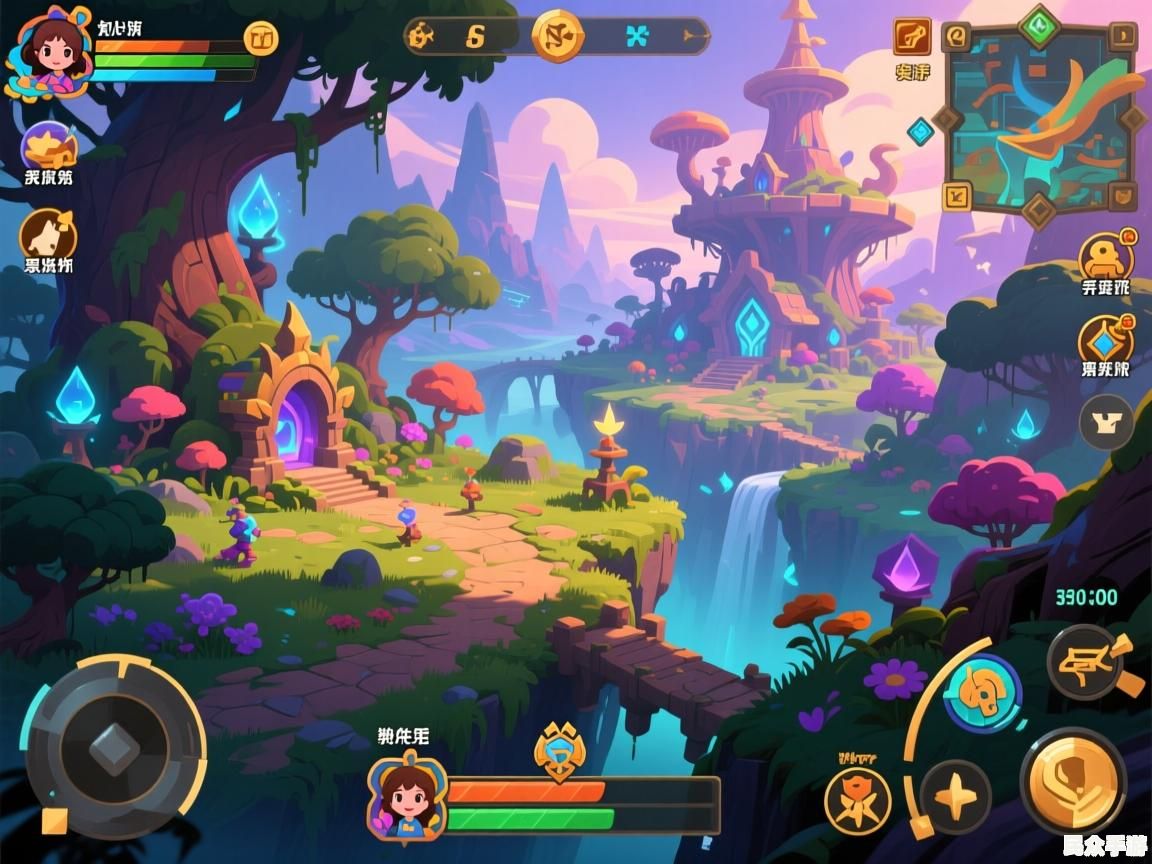
Task: Hit the large gold attack button
Action: click(1073, 780)
